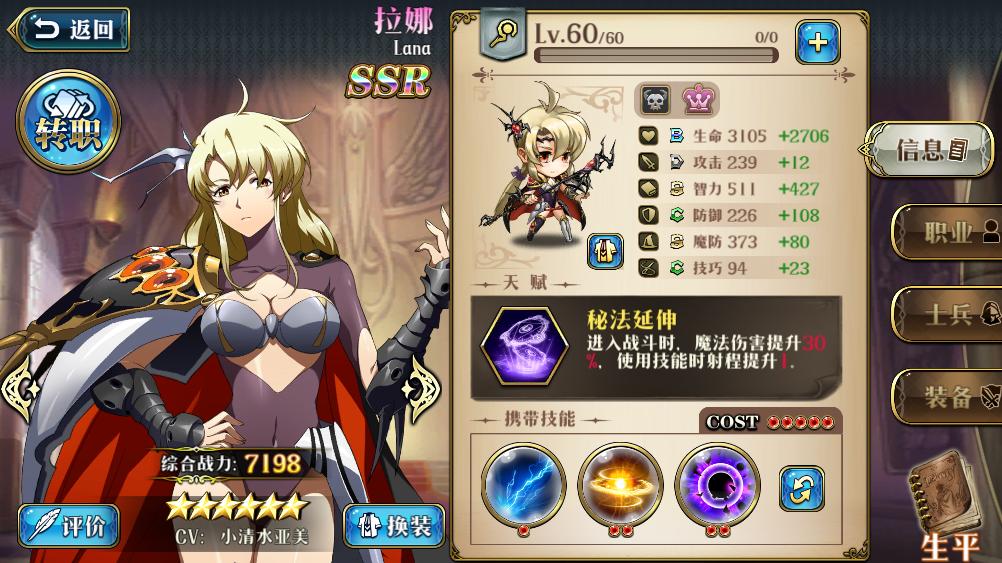Viewport: 1002px width, 563px height.
Task: Click the pink crown trait icon
Action: pyautogui.click(x=698, y=100)
